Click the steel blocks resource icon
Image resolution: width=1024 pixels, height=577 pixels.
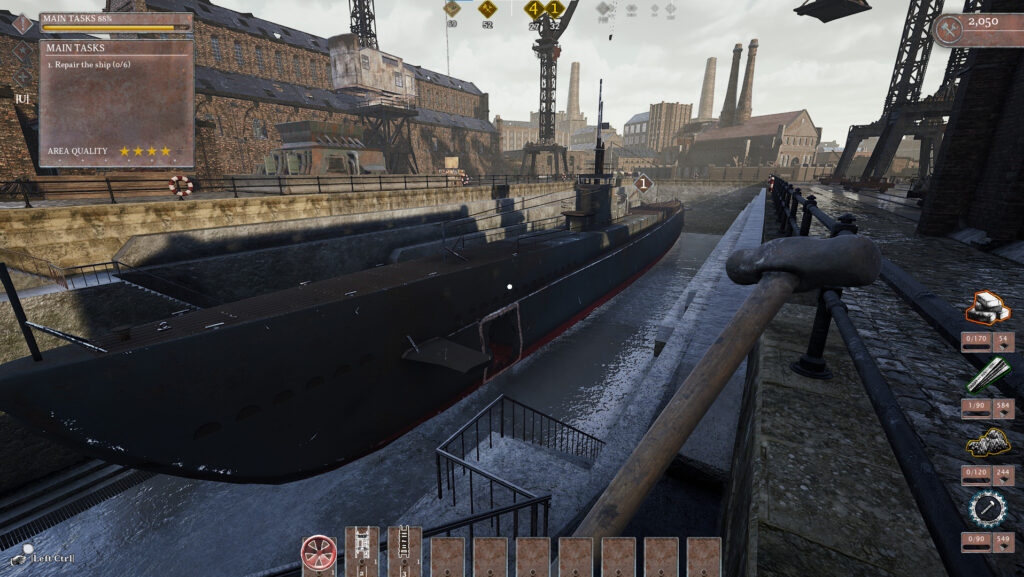point(988,309)
